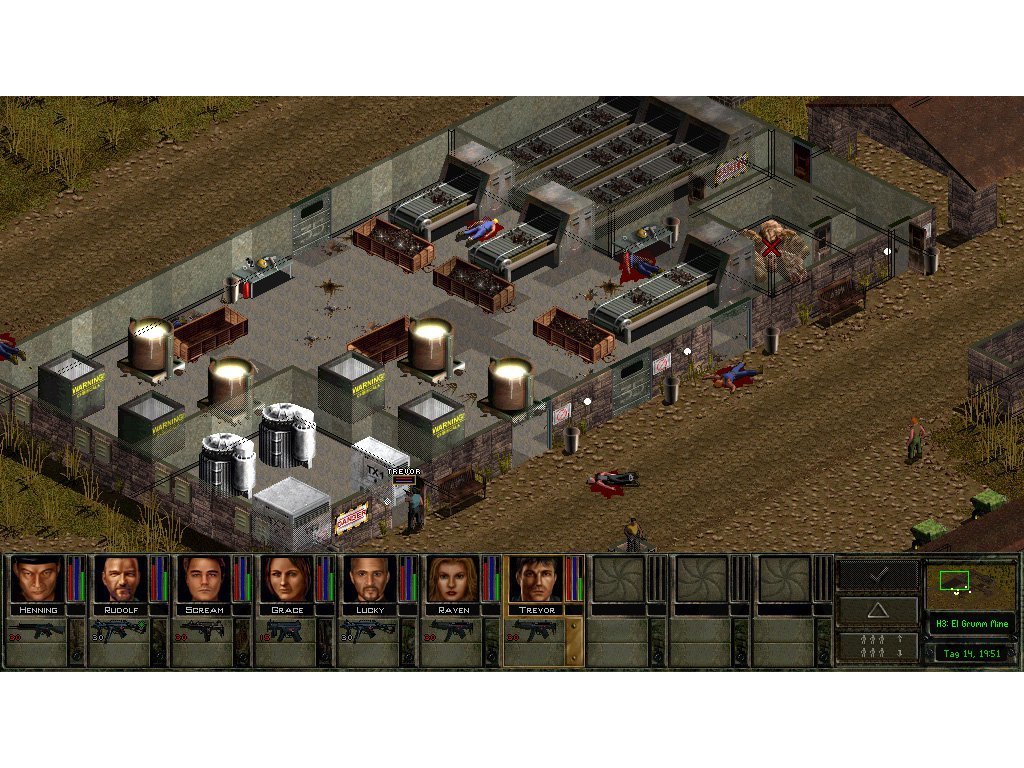Select Trevor's portrait
1024x768 pixels.
(x=535, y=579)
